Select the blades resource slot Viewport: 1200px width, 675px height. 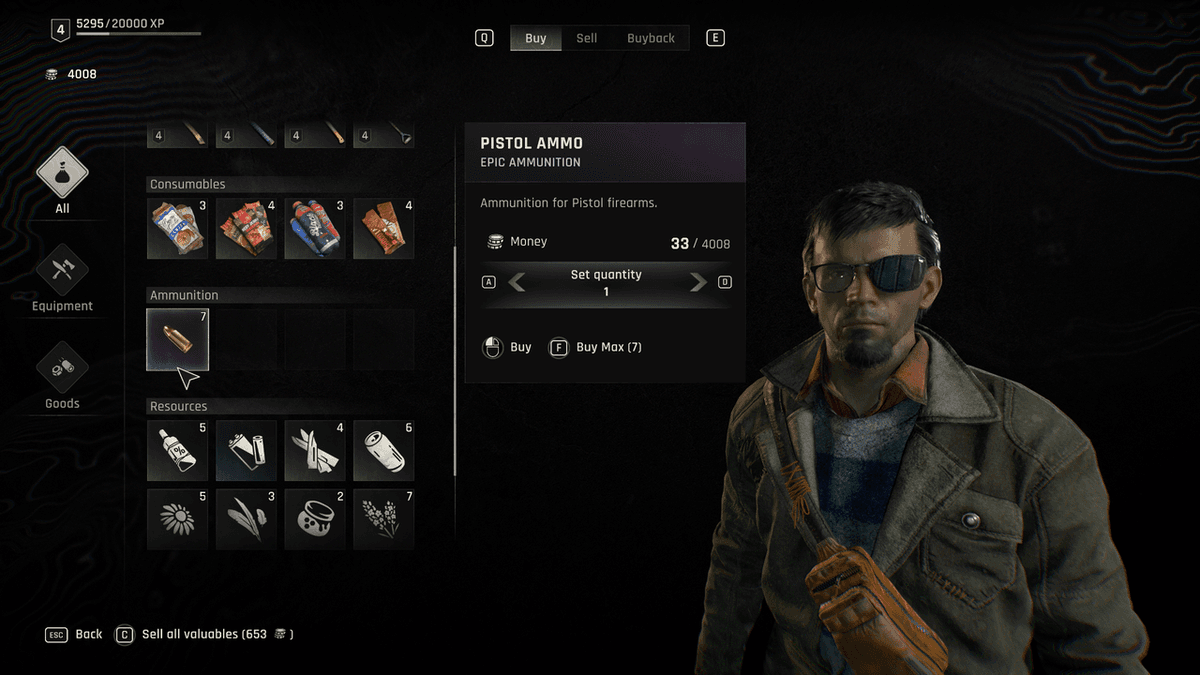315,450
